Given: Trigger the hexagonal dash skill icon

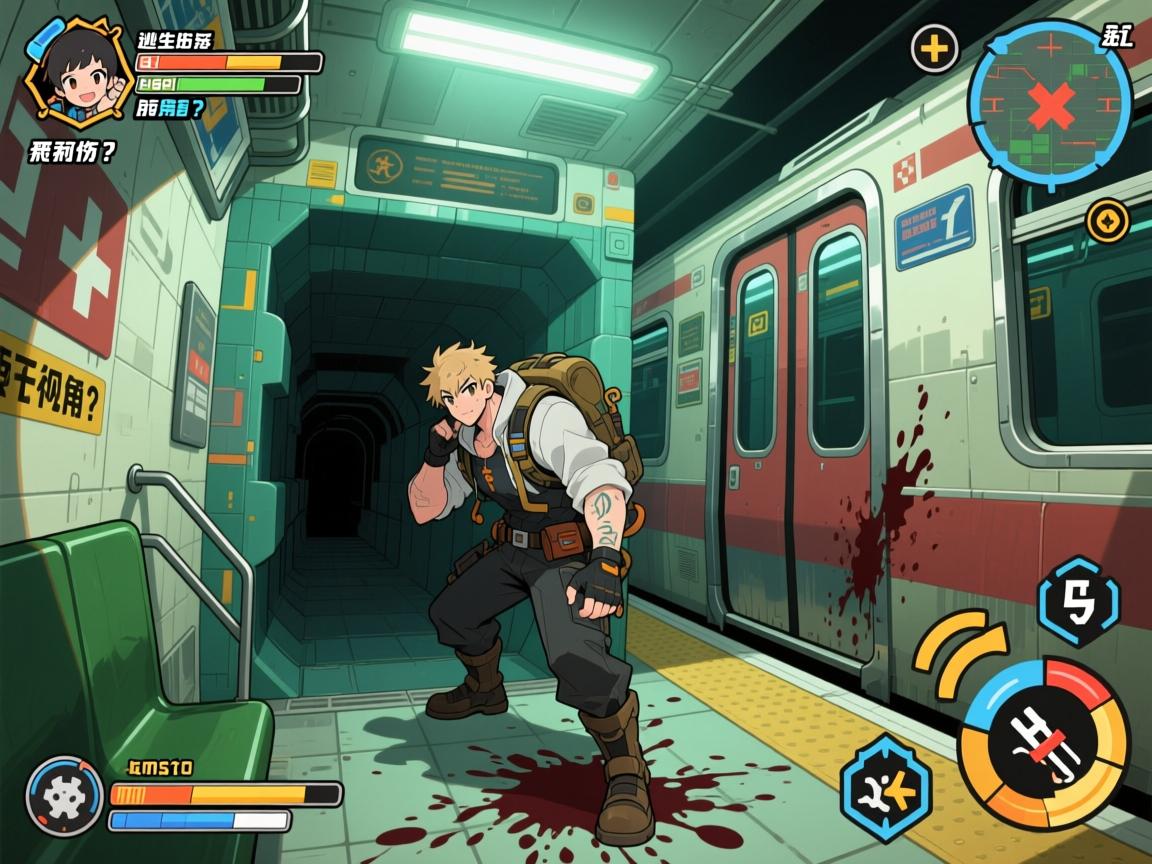Looking at the screenshot, I should [x=885, y=789].
